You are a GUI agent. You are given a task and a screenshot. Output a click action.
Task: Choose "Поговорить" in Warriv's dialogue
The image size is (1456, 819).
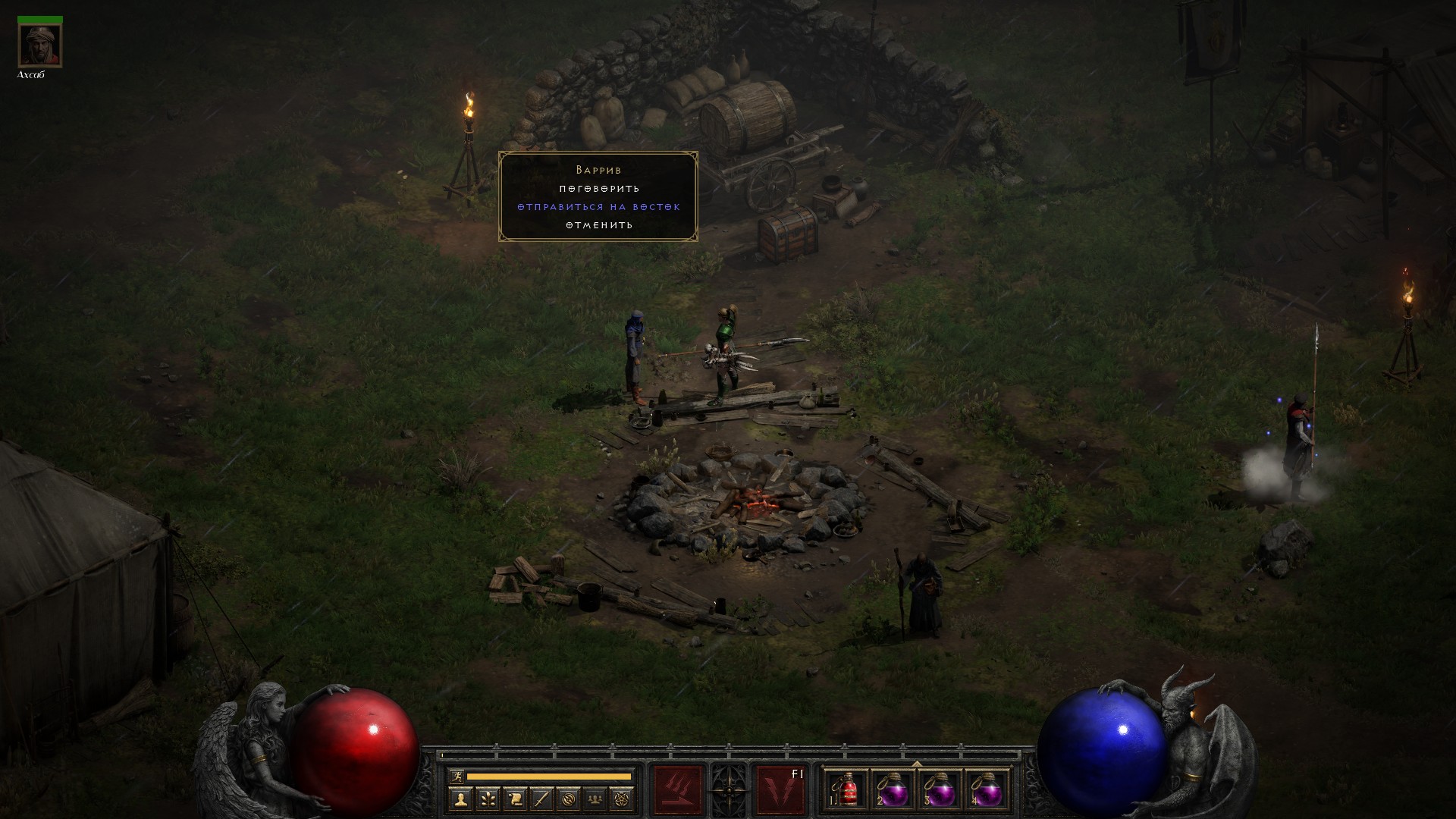click(x=599, y=189)
